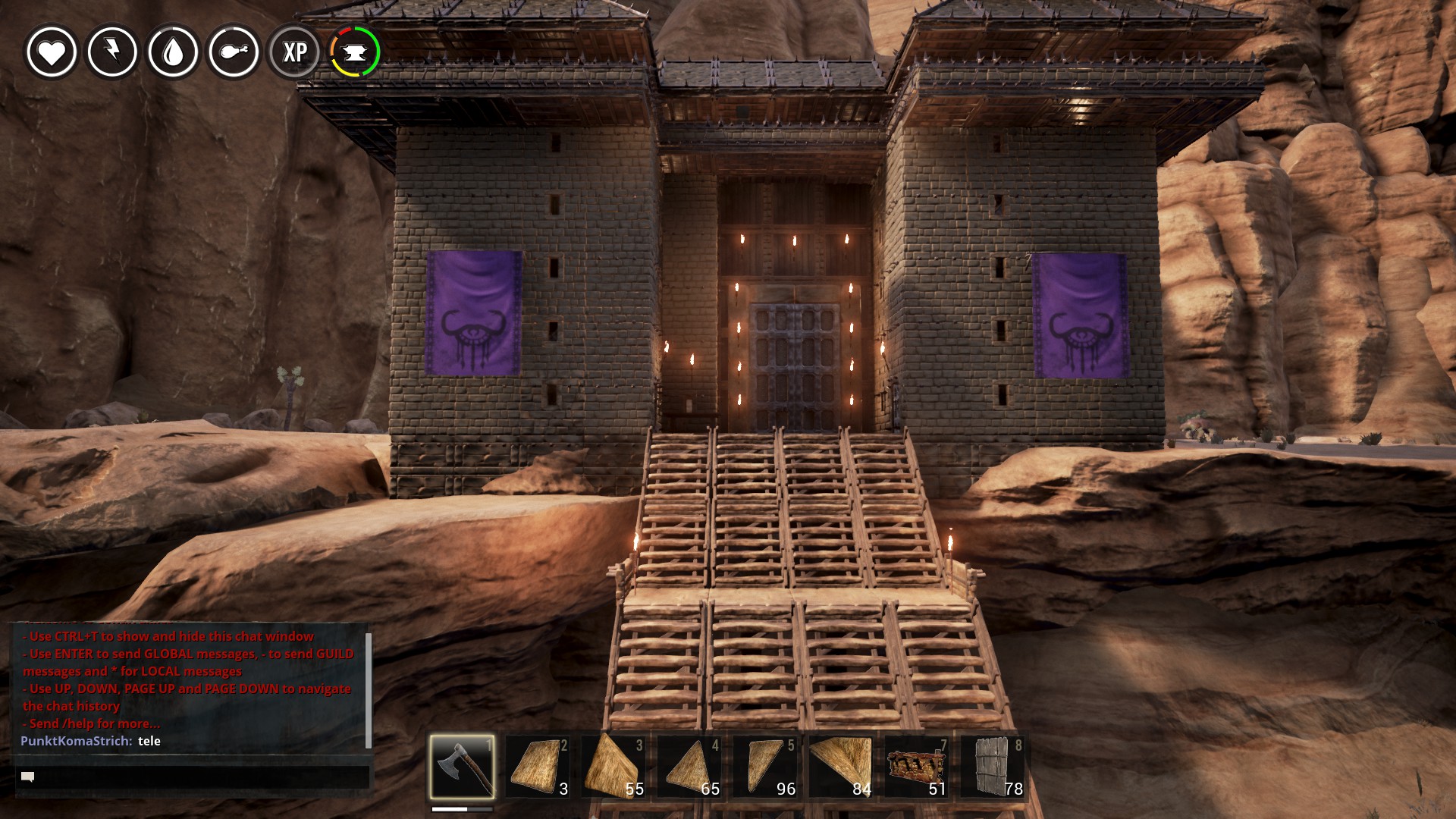
Task: Click the anvil encumbrance icon
Action: coord(355,52)
